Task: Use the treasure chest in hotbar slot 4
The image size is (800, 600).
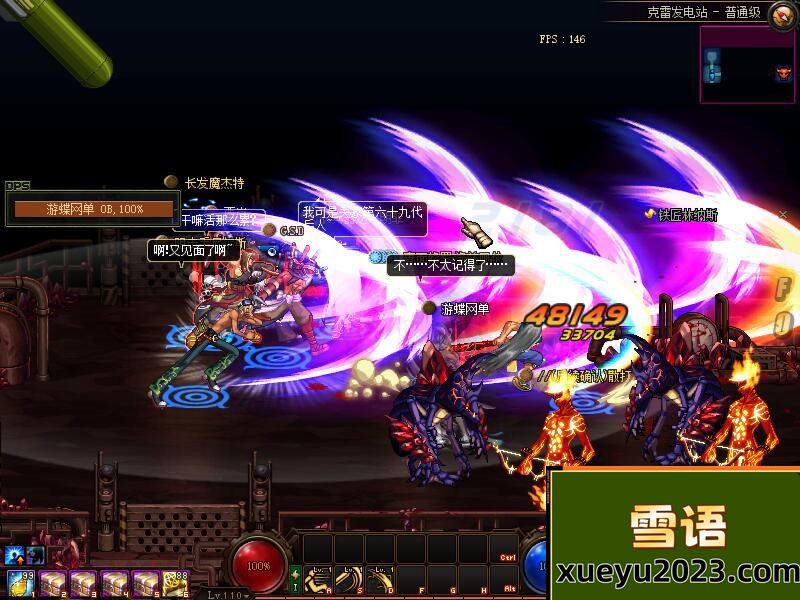Action: click(x=115, y=581)
